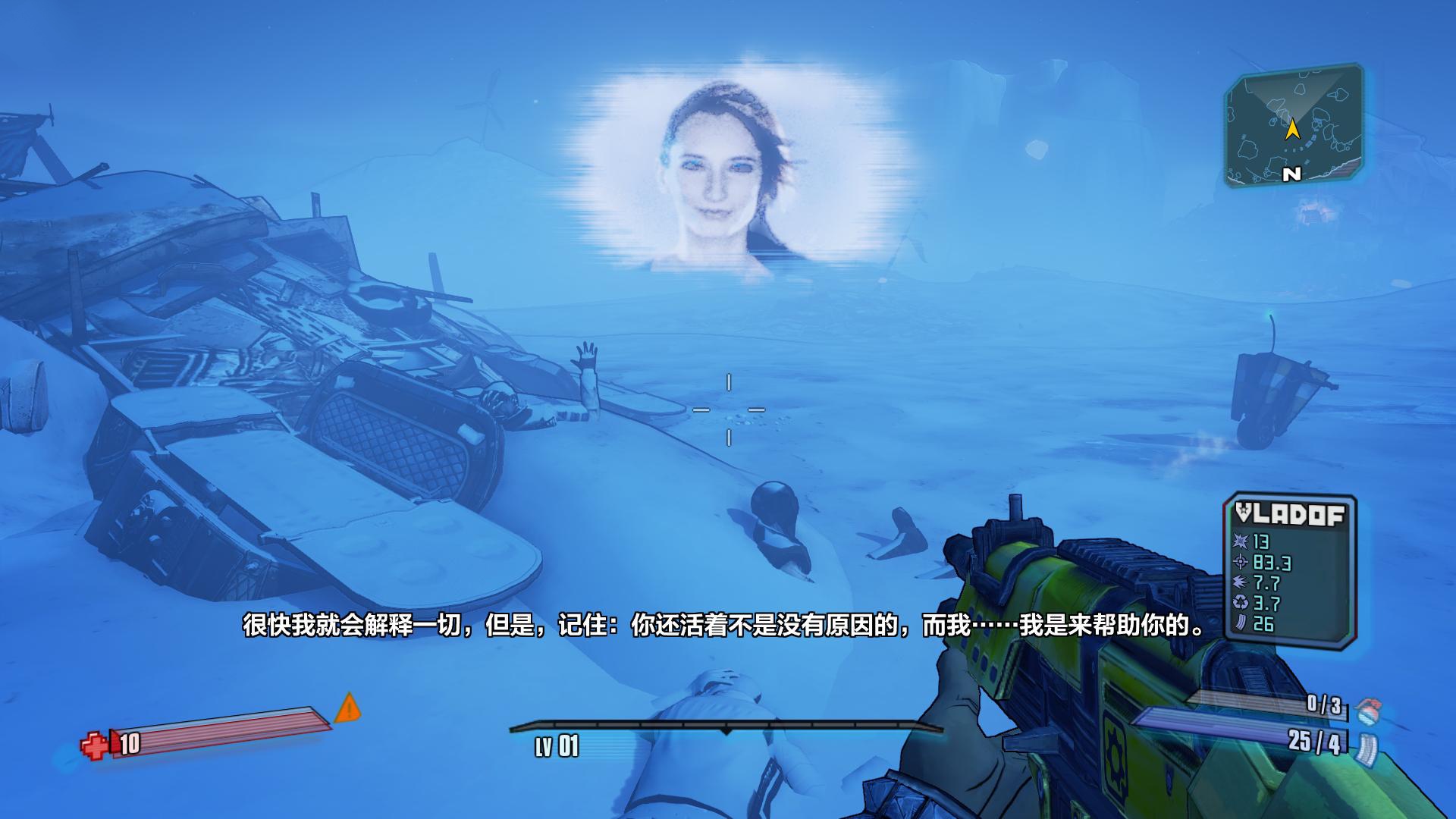Screen dimensions: 1456x819
Task: Click the 0/3 grenade counter
Action: (x=1325, y=704)
